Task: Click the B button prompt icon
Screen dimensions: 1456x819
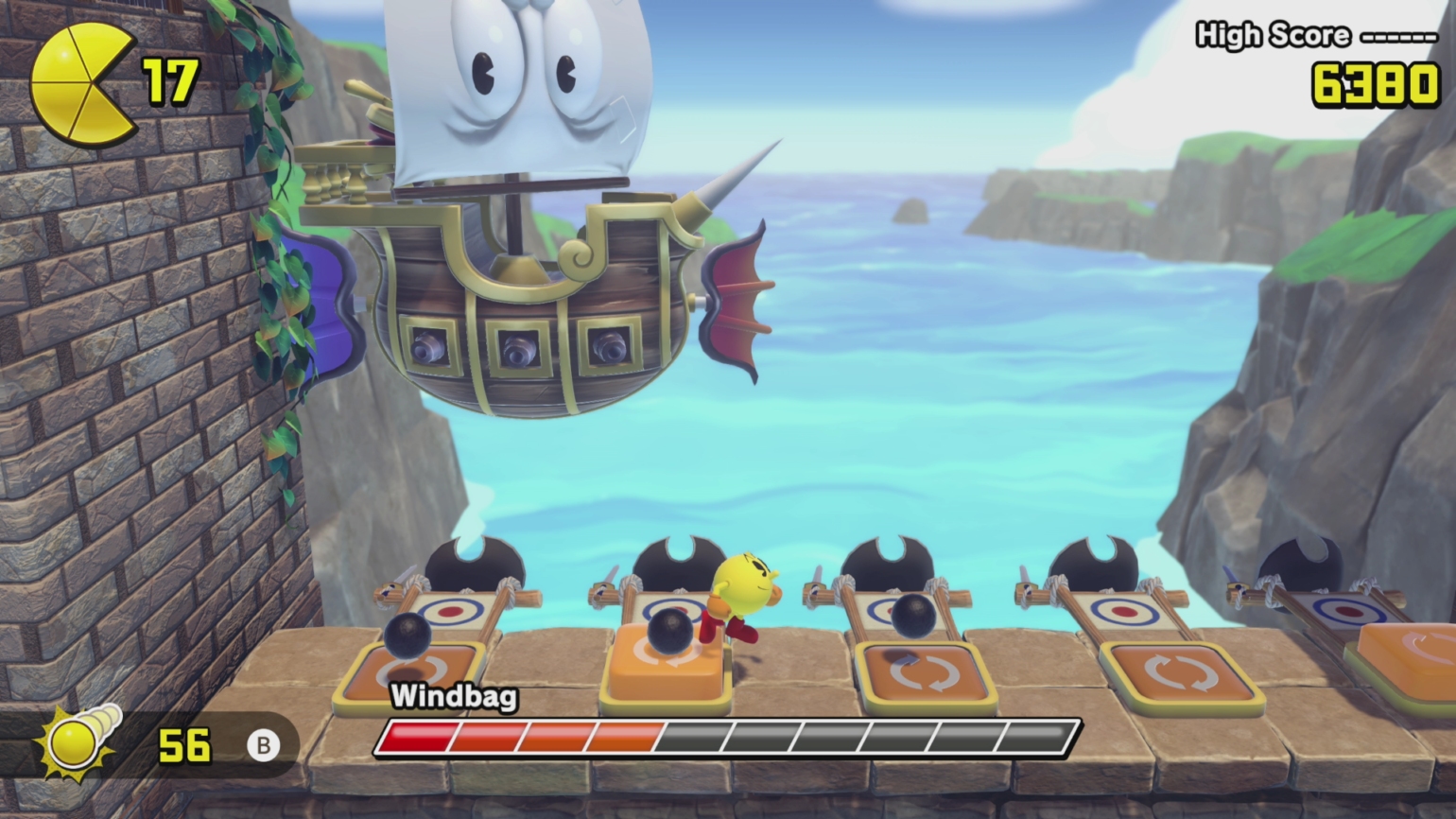Action: point(265,745)
